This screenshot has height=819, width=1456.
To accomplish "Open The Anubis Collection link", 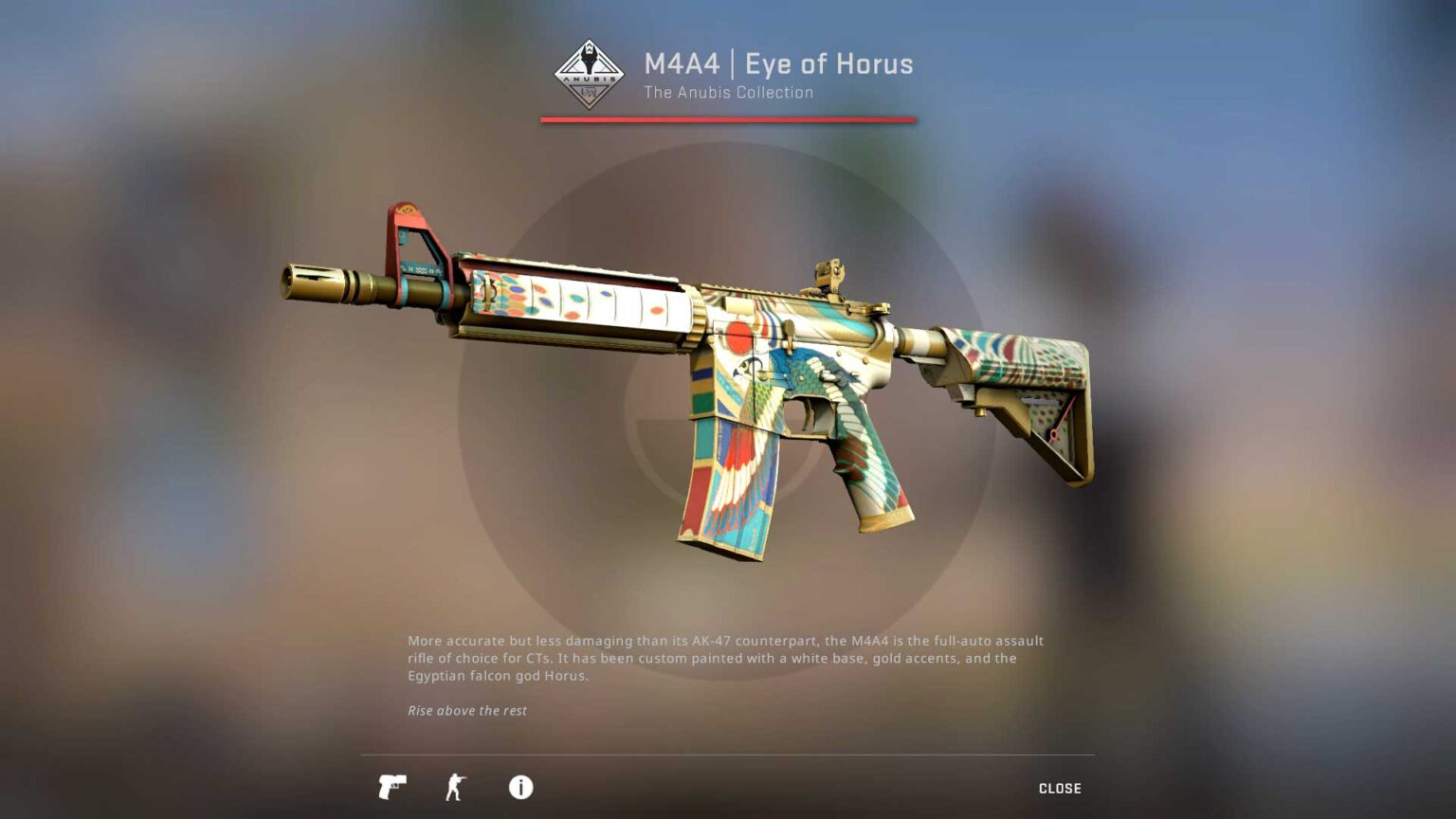I will (727, 92).
